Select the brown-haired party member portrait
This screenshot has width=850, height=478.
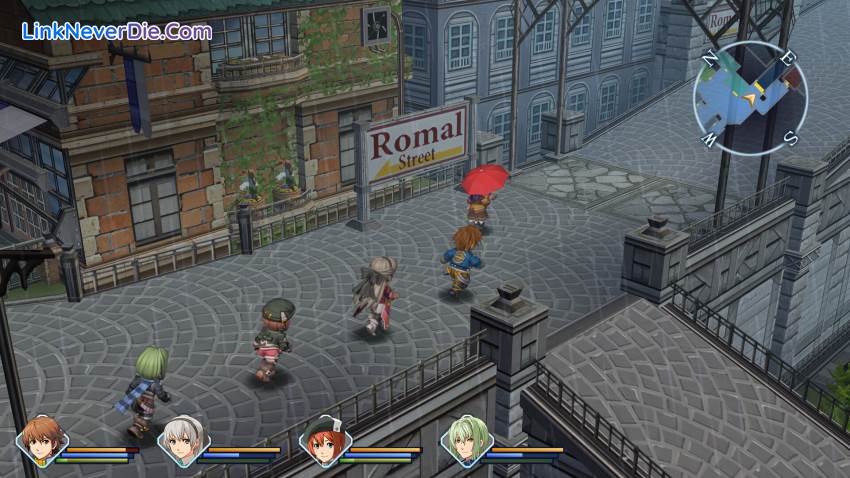pyautogui.click(x=41, y=441)
